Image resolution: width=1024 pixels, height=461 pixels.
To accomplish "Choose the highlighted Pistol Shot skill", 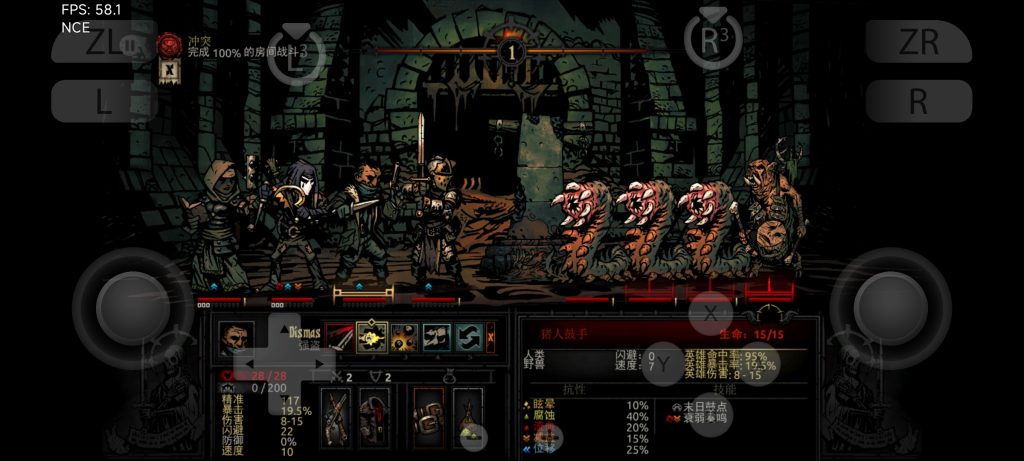I will [372, 337].
